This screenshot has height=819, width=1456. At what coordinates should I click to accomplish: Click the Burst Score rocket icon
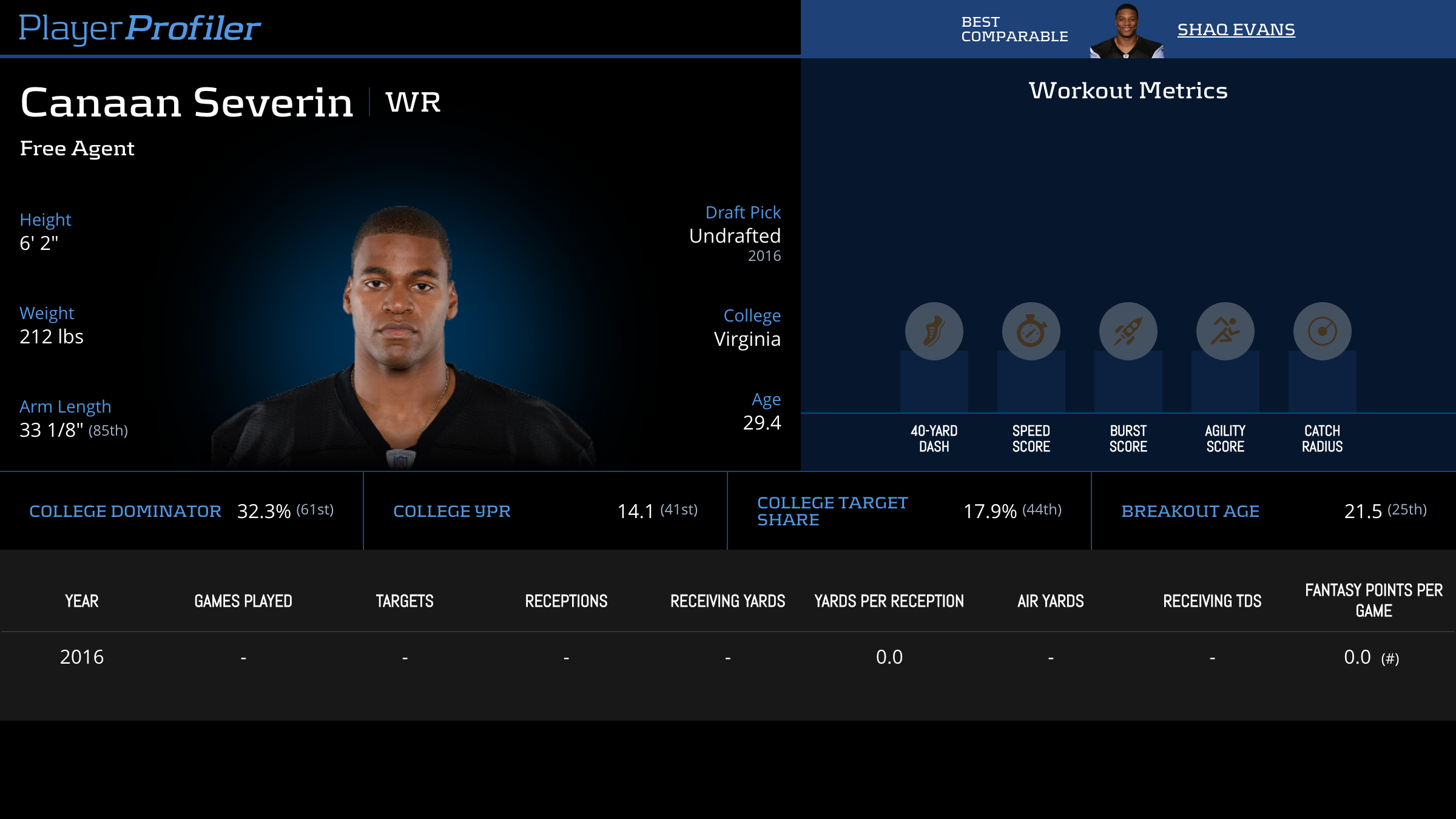pos(1128,331)
